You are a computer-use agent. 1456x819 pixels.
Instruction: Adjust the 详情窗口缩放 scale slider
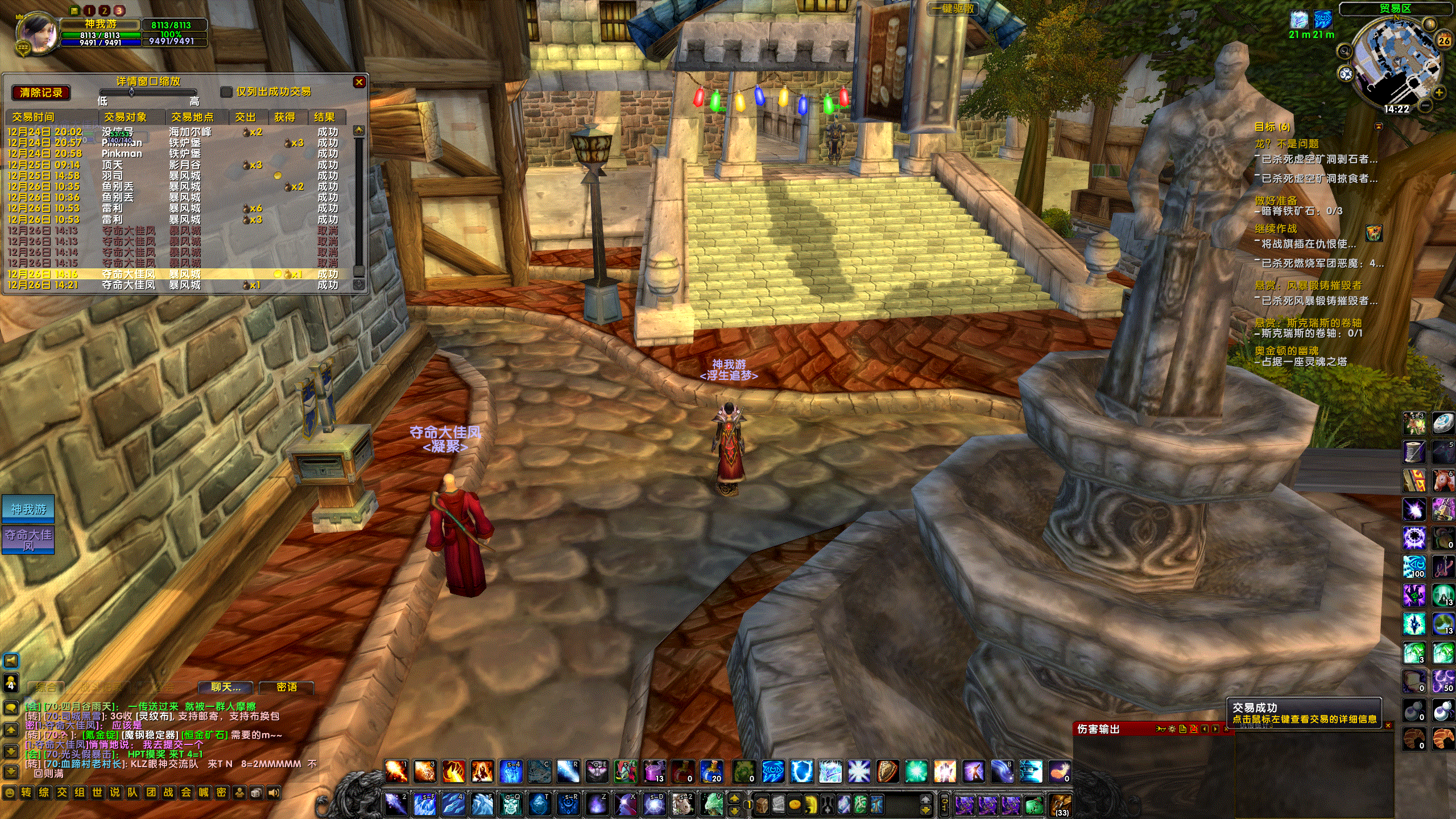point(131,92)
